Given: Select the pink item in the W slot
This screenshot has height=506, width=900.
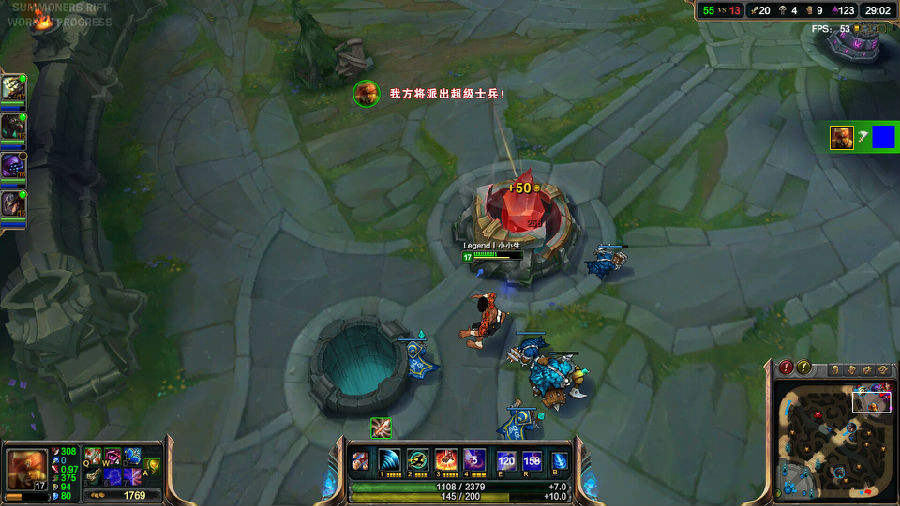Looking at the screenshot, I should 112,456.
